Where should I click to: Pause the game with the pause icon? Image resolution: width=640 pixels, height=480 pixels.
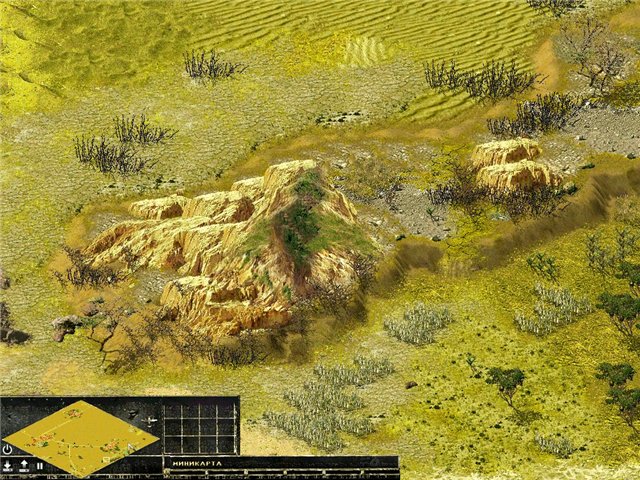39,466
